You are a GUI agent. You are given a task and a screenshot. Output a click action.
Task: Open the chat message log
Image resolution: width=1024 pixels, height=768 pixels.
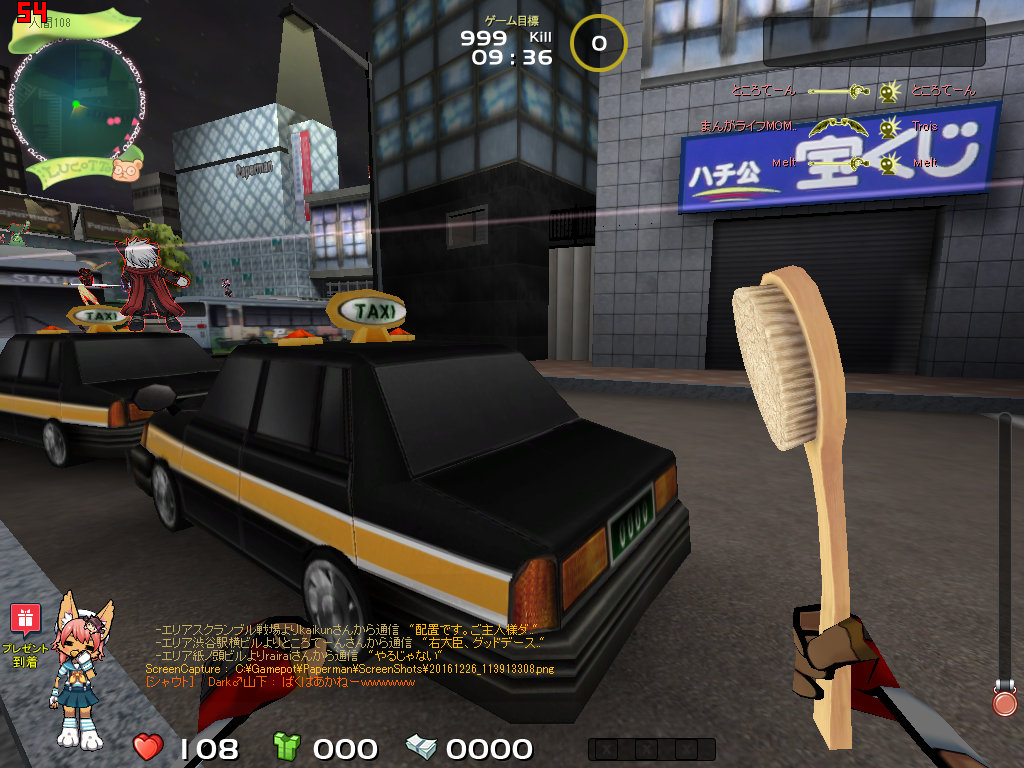350,654
